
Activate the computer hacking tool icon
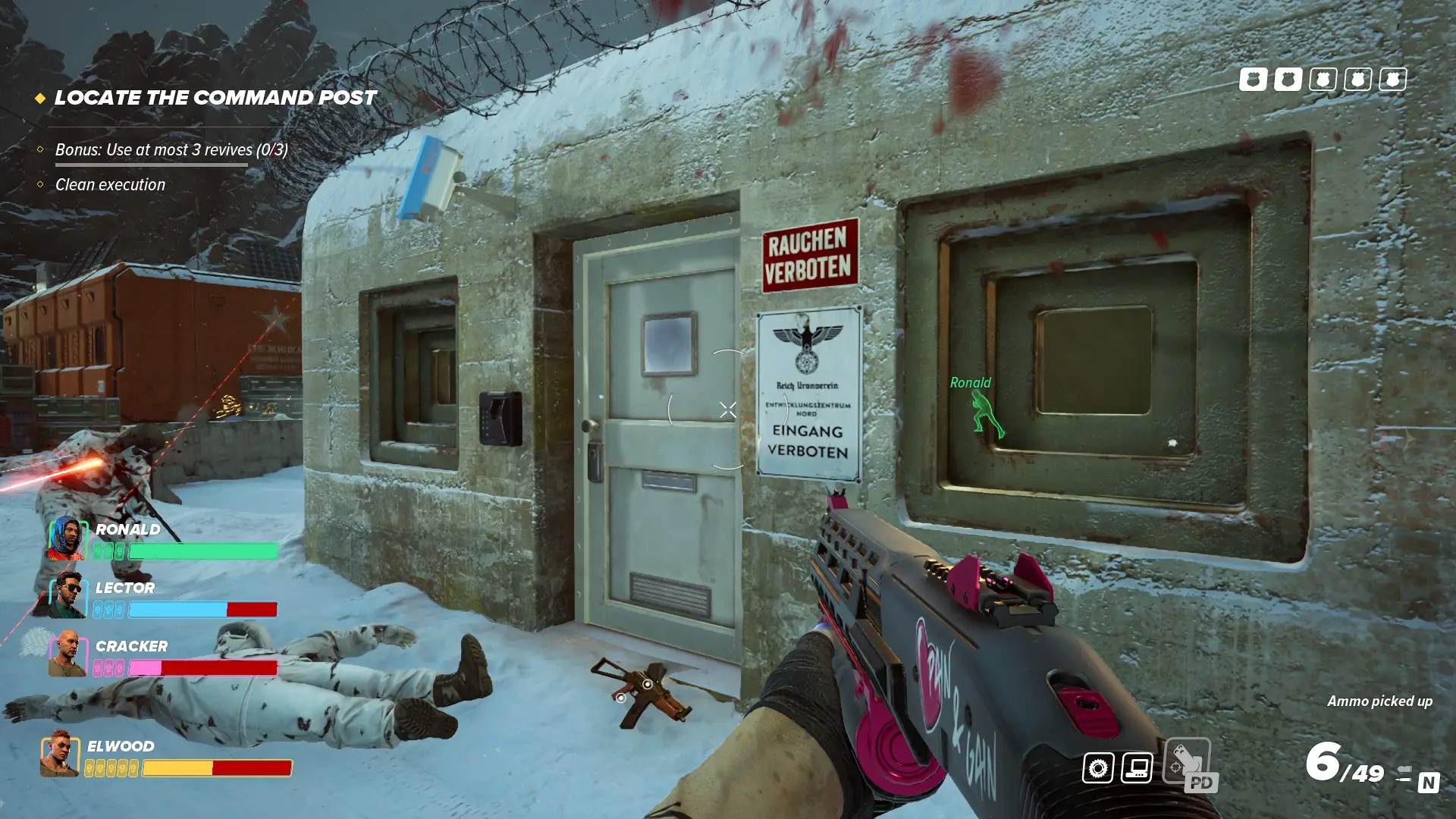1137,768
